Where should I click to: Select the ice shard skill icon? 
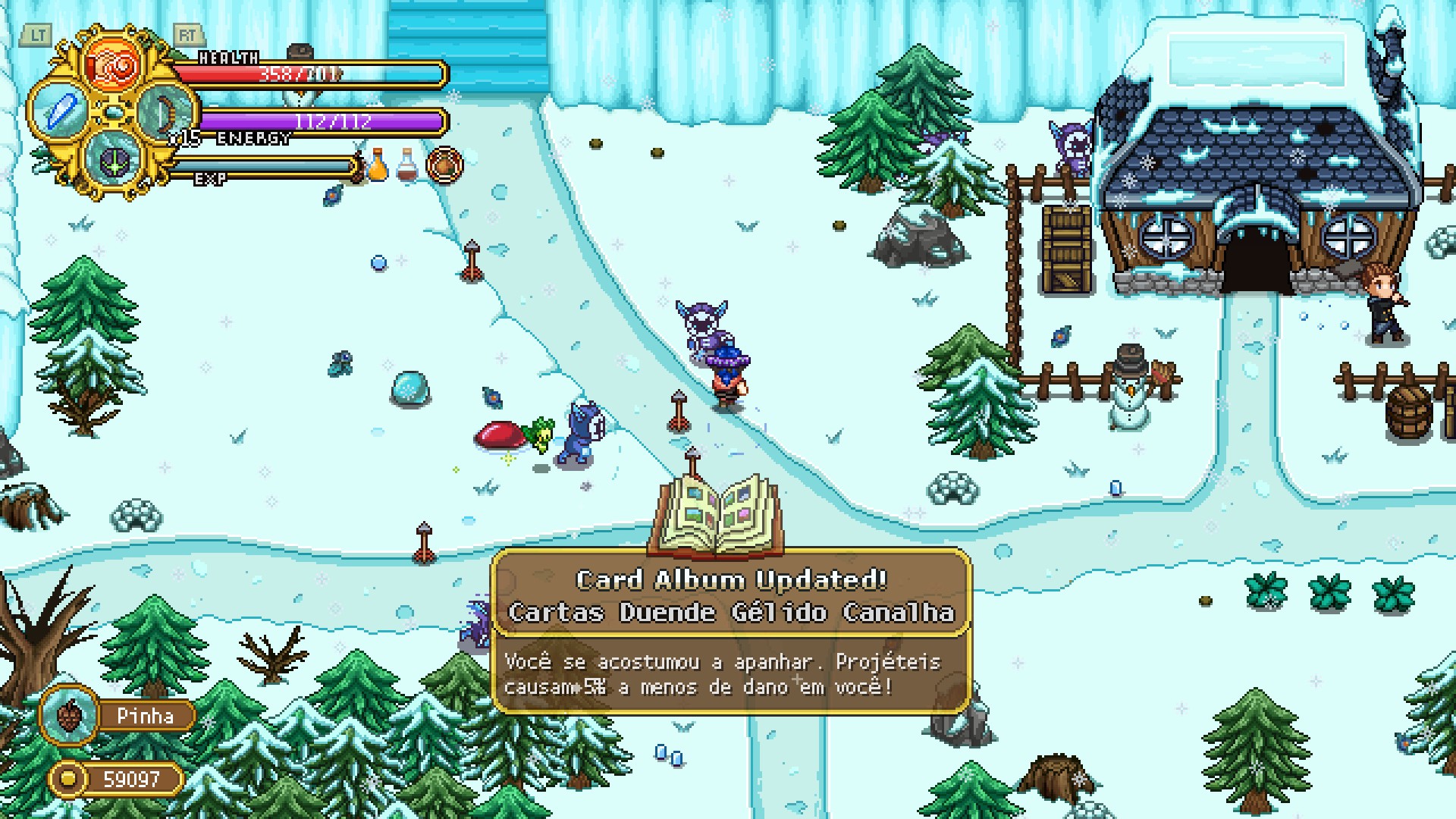[61, 111]
